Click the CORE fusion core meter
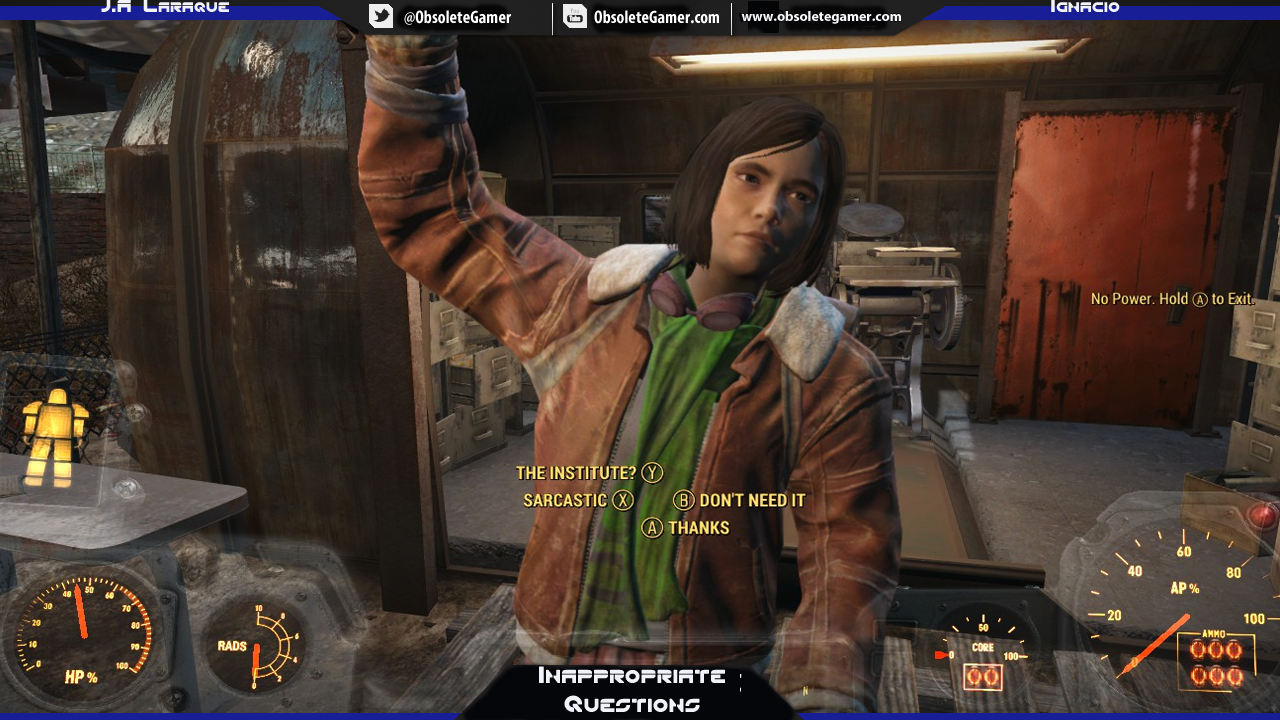 point(983,653)
